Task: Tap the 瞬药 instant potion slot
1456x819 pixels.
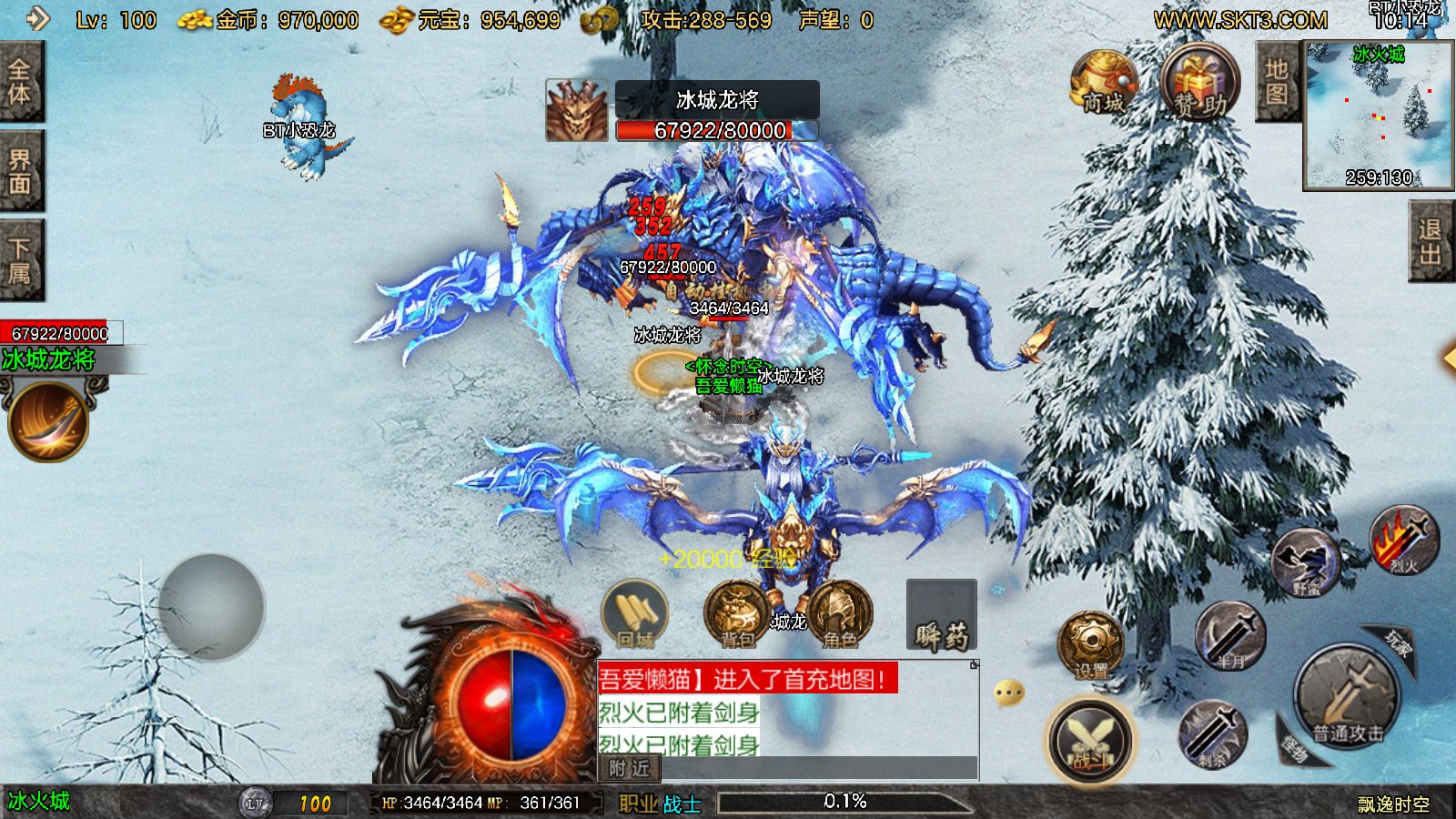Action: click(x=941, y=616)
